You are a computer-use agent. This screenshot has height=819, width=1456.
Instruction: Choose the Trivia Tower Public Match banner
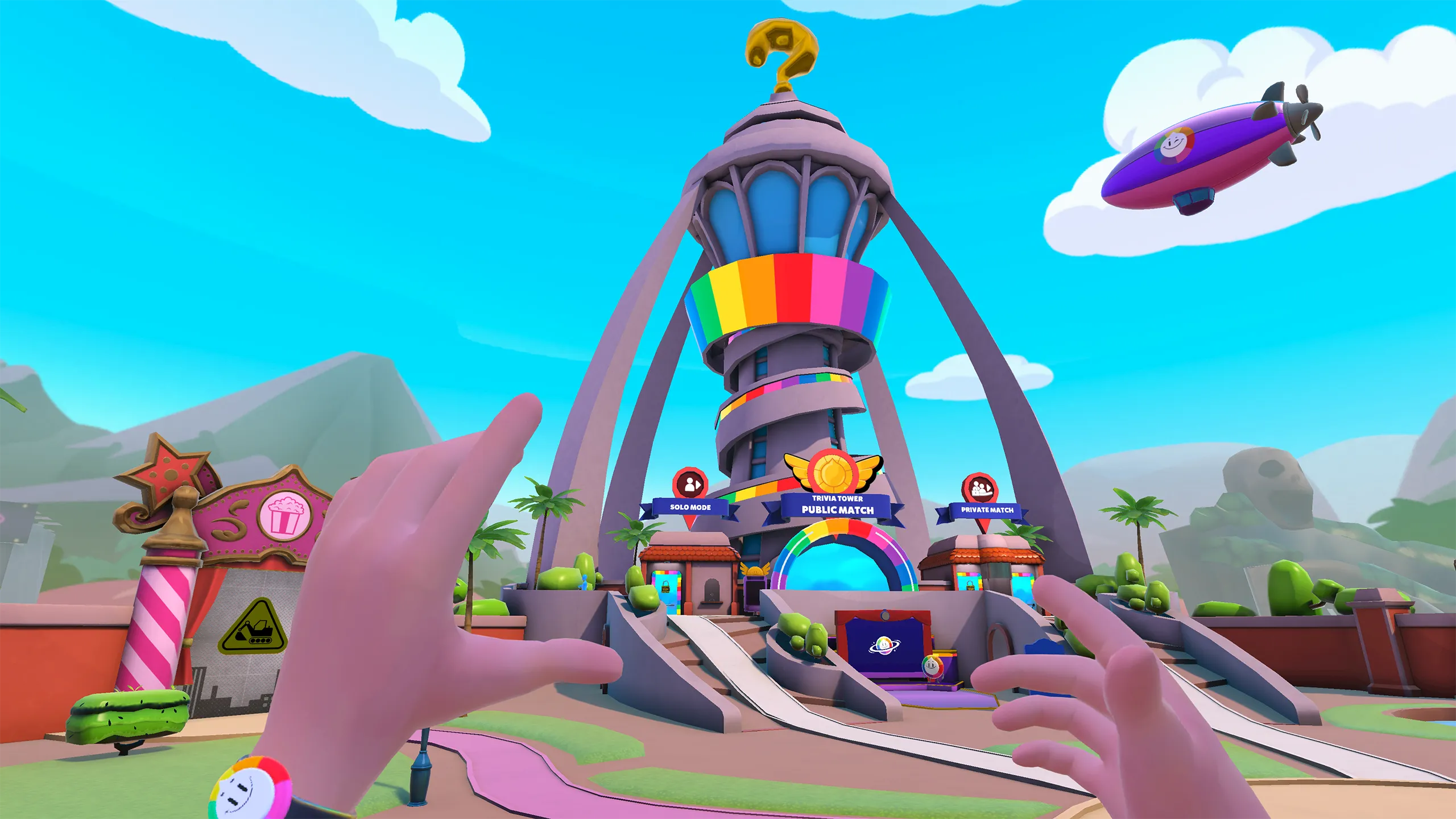(x=837, y=506)
